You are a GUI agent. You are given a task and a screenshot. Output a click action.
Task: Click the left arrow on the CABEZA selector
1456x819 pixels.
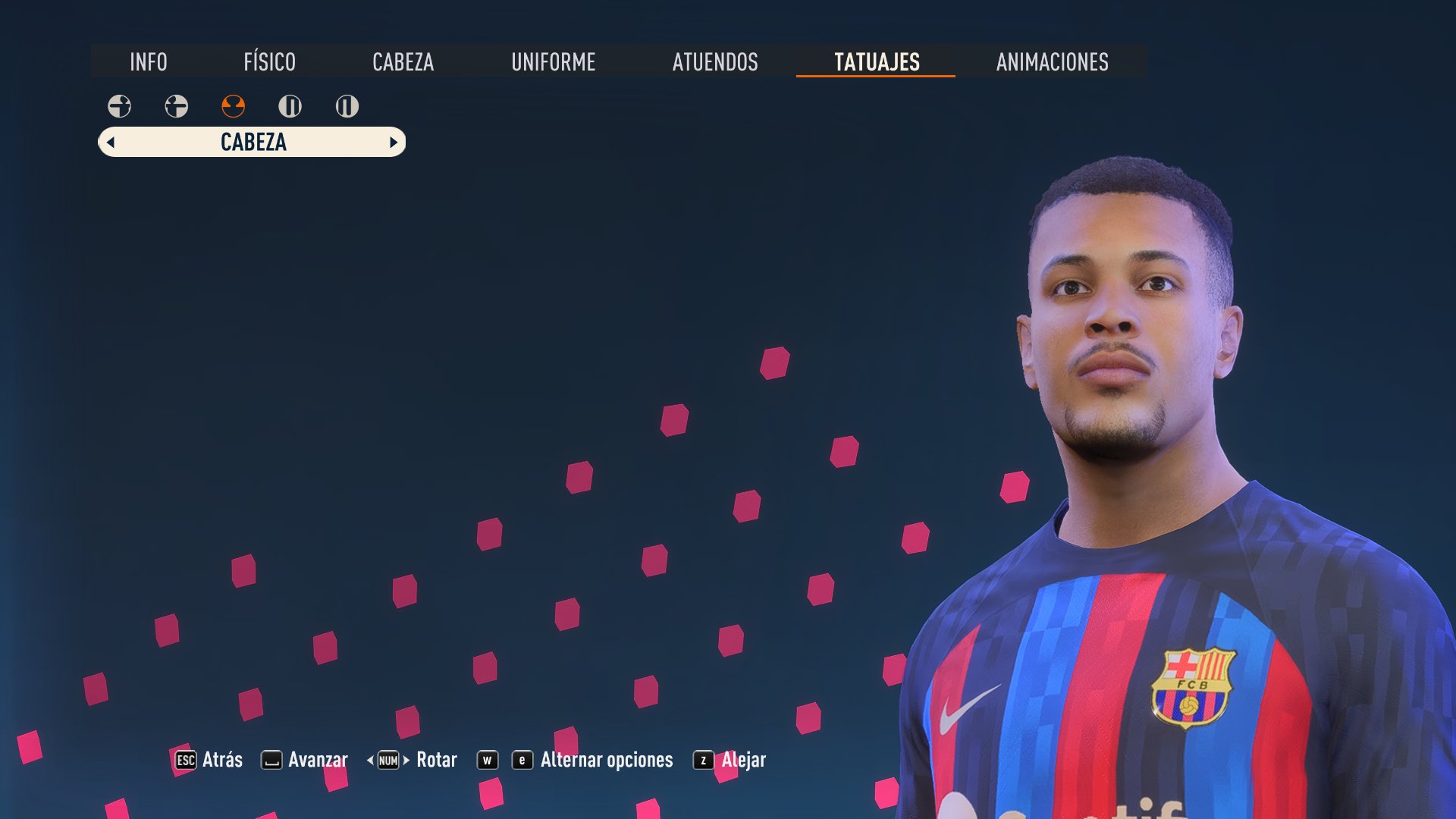tap(111, 142)
